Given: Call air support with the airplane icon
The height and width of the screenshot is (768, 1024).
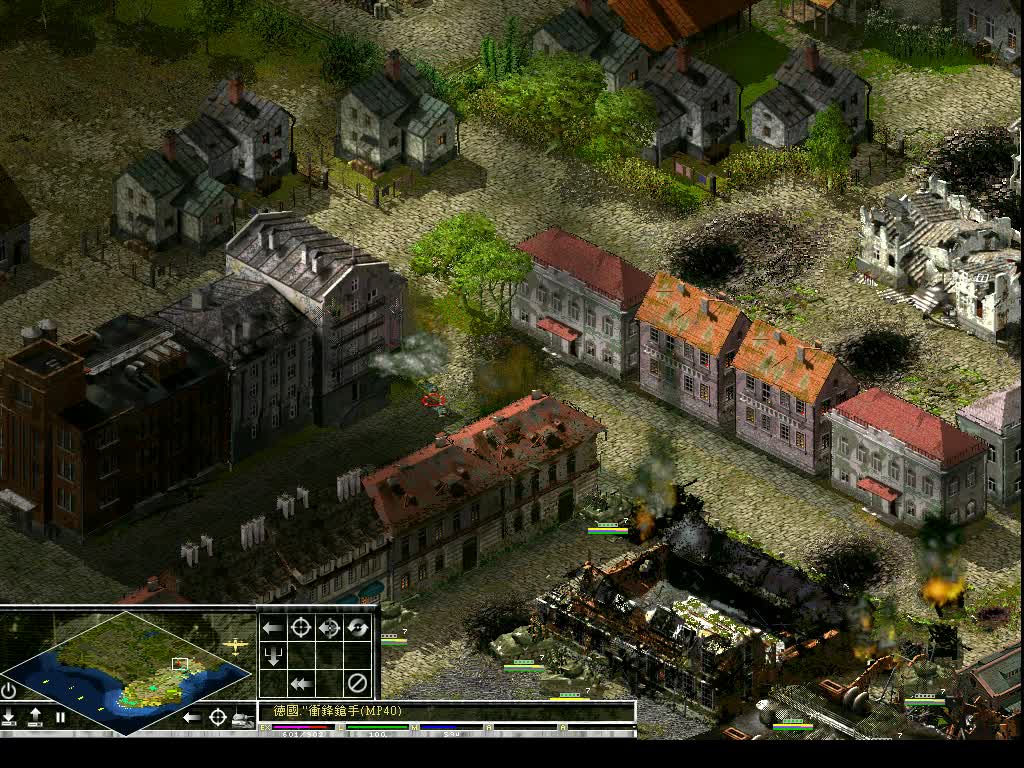Looking at the screenshot, I should [236, 646].
